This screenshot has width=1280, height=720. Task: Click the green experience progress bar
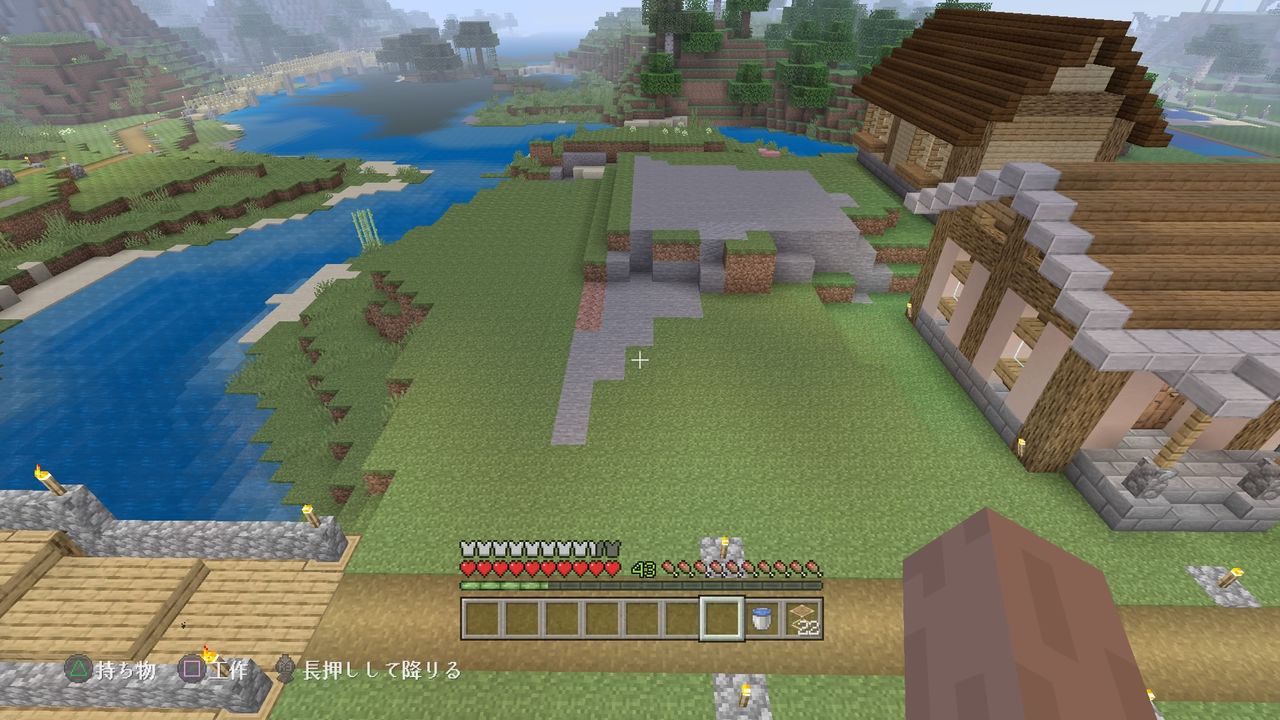(505, 585)
